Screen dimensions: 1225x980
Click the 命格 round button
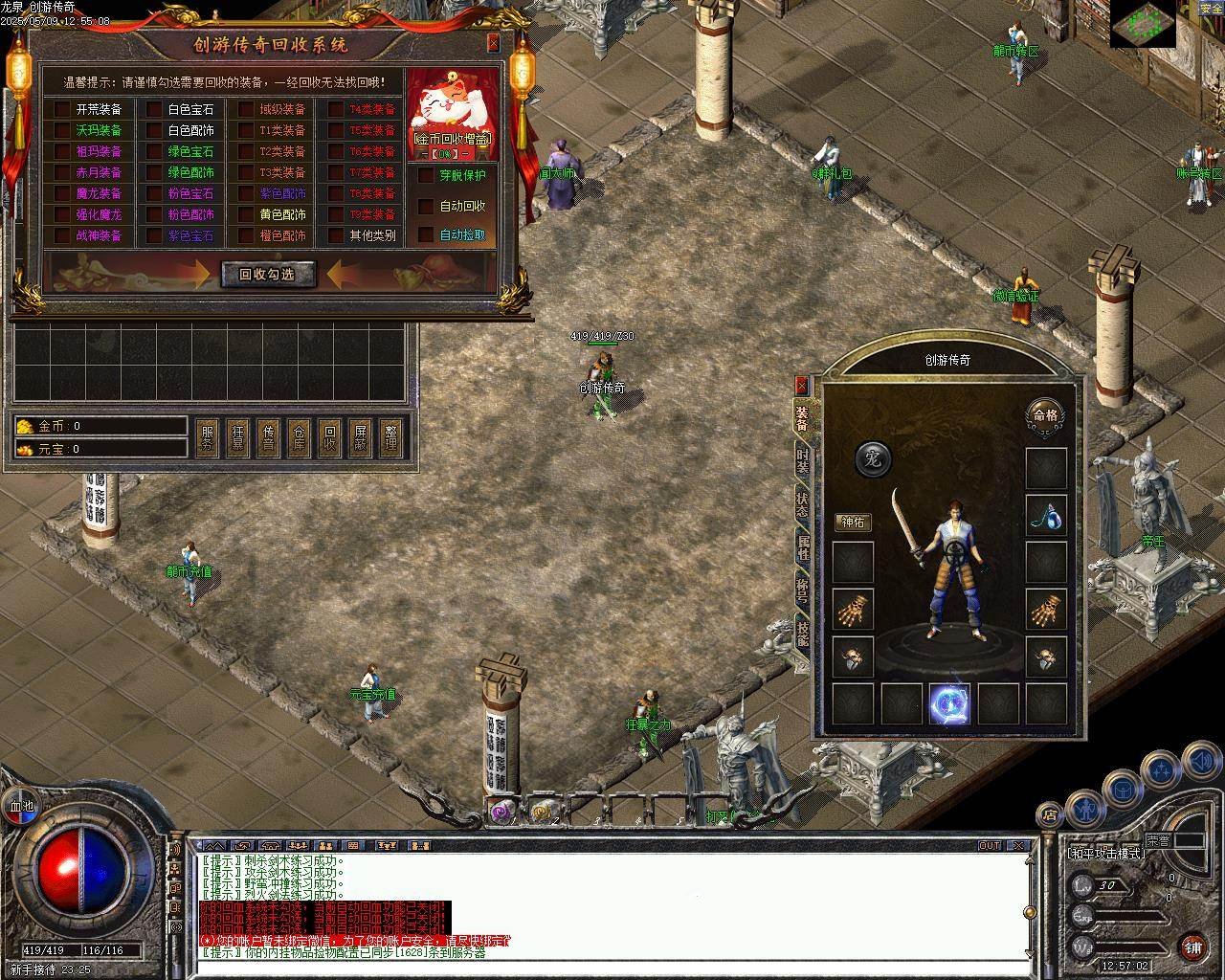pyautogui.click(x=1045, y=415)
